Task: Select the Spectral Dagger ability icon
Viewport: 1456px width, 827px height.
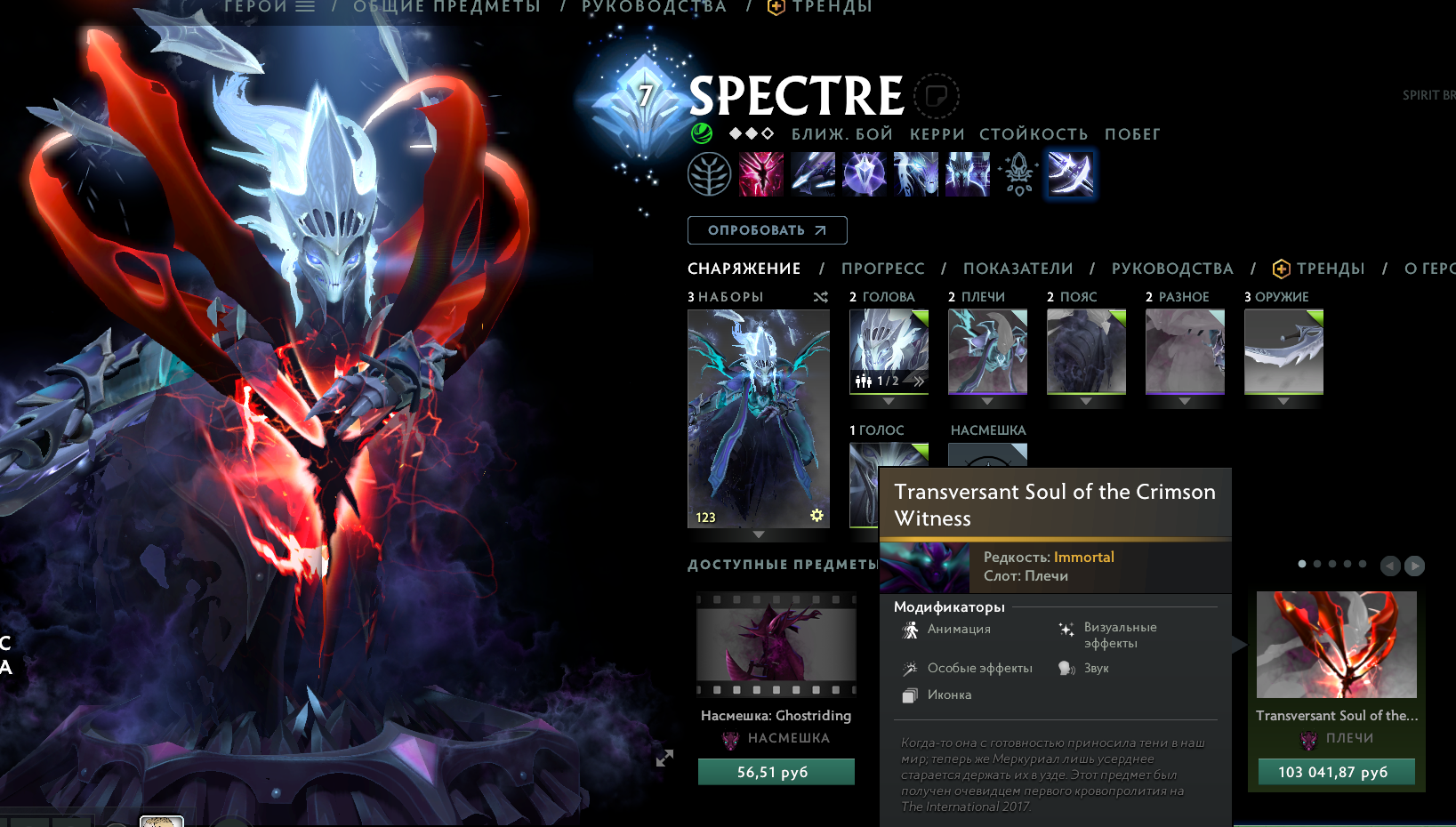Action: point(761,173)
